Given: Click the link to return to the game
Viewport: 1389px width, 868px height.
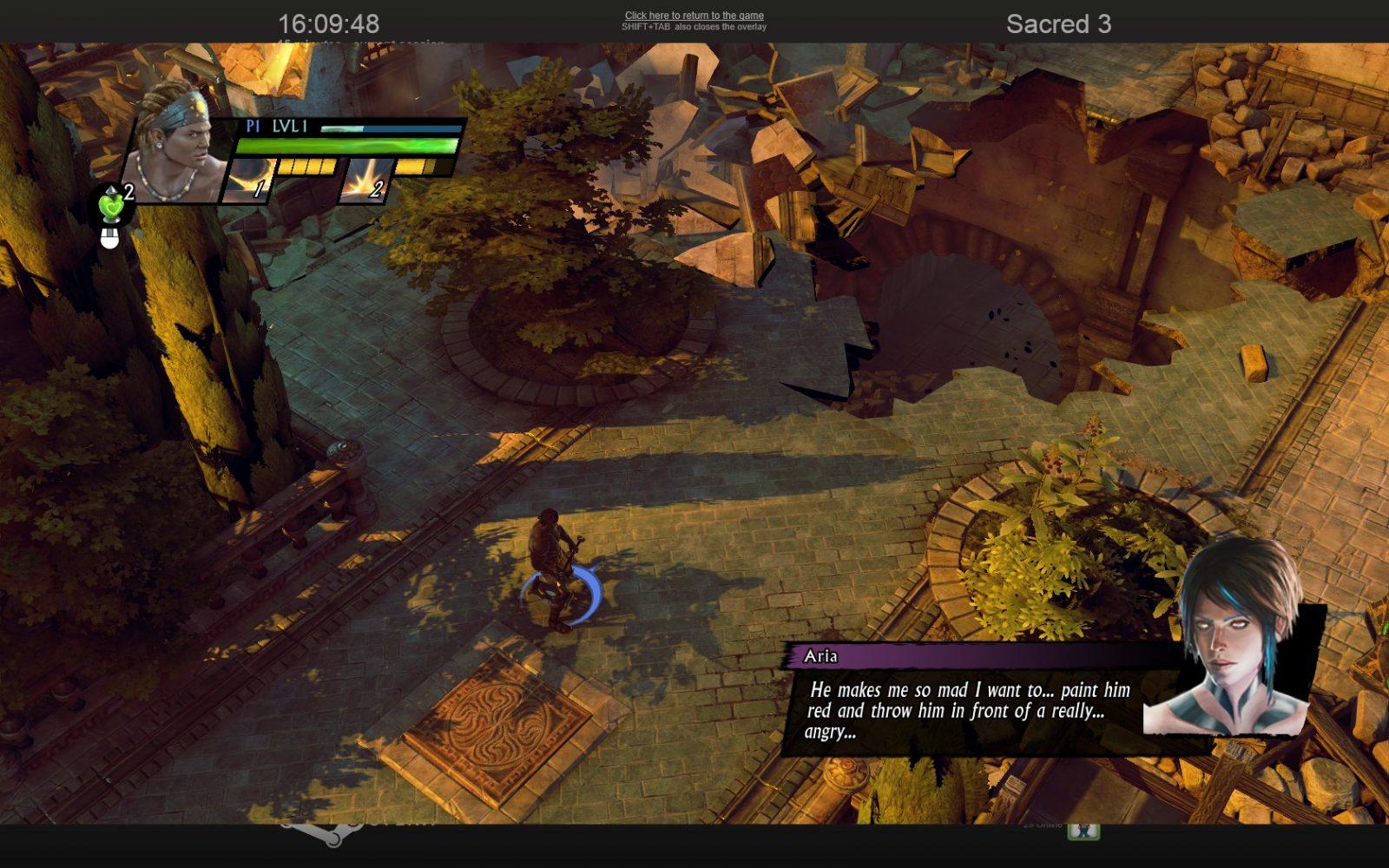Looking at the screenshot, I should coord(694,16).
